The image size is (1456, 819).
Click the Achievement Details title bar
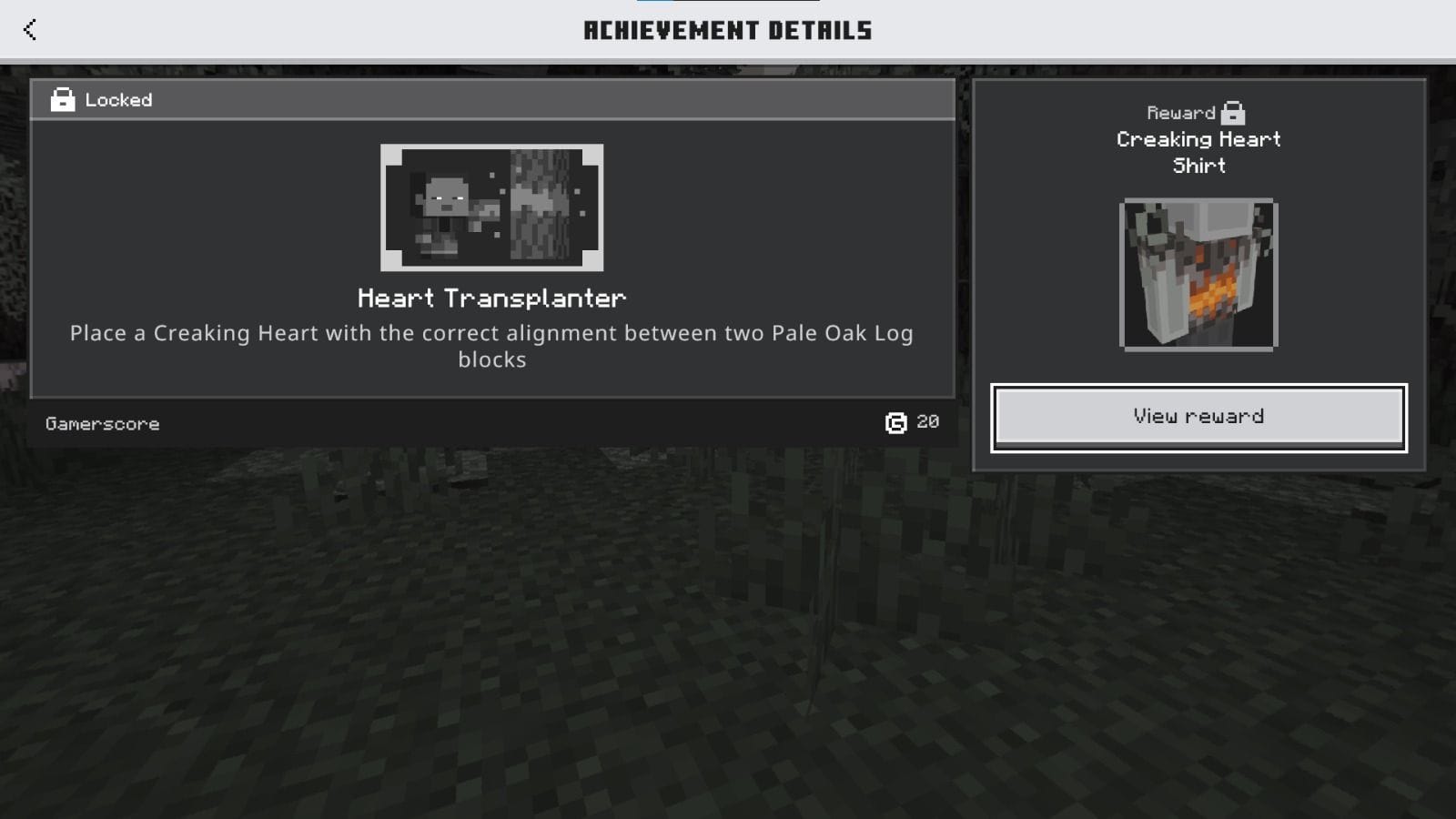tap(728, 29)
